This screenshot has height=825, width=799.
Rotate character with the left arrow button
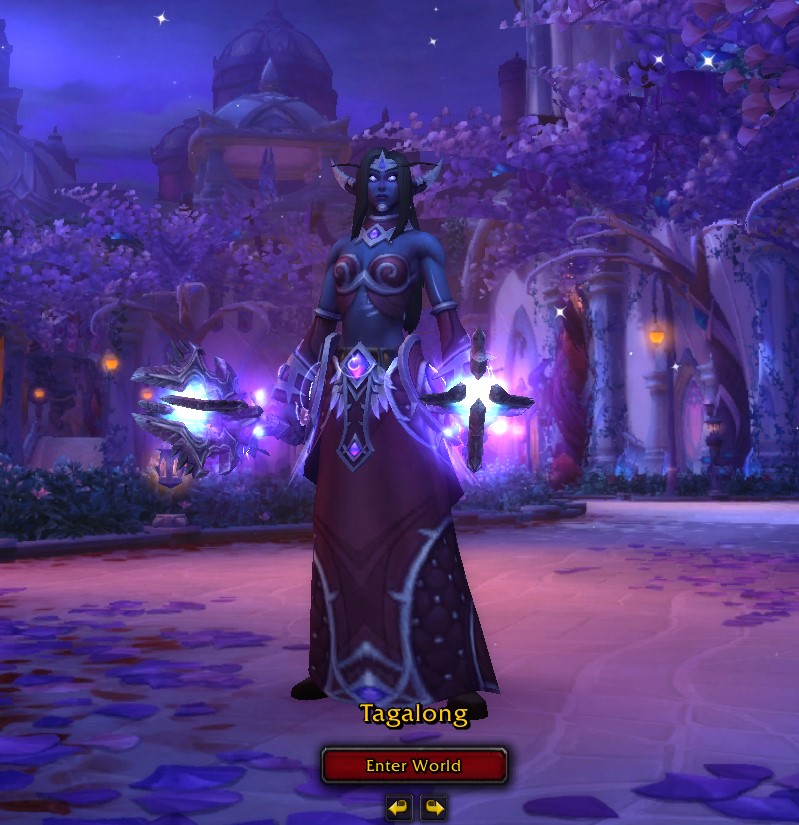click(x=398, y=807)
